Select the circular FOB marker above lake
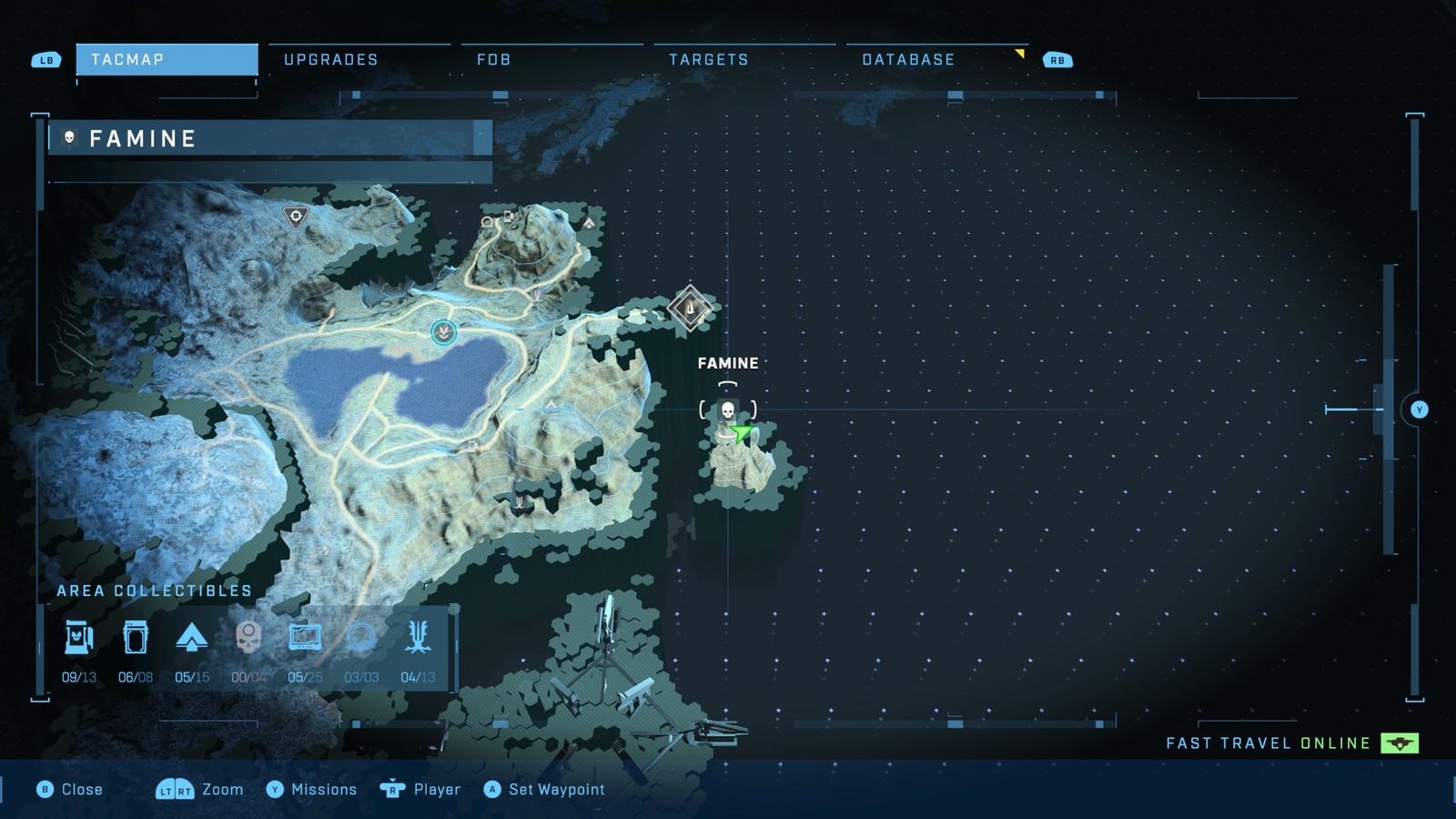 pos(443,332)
